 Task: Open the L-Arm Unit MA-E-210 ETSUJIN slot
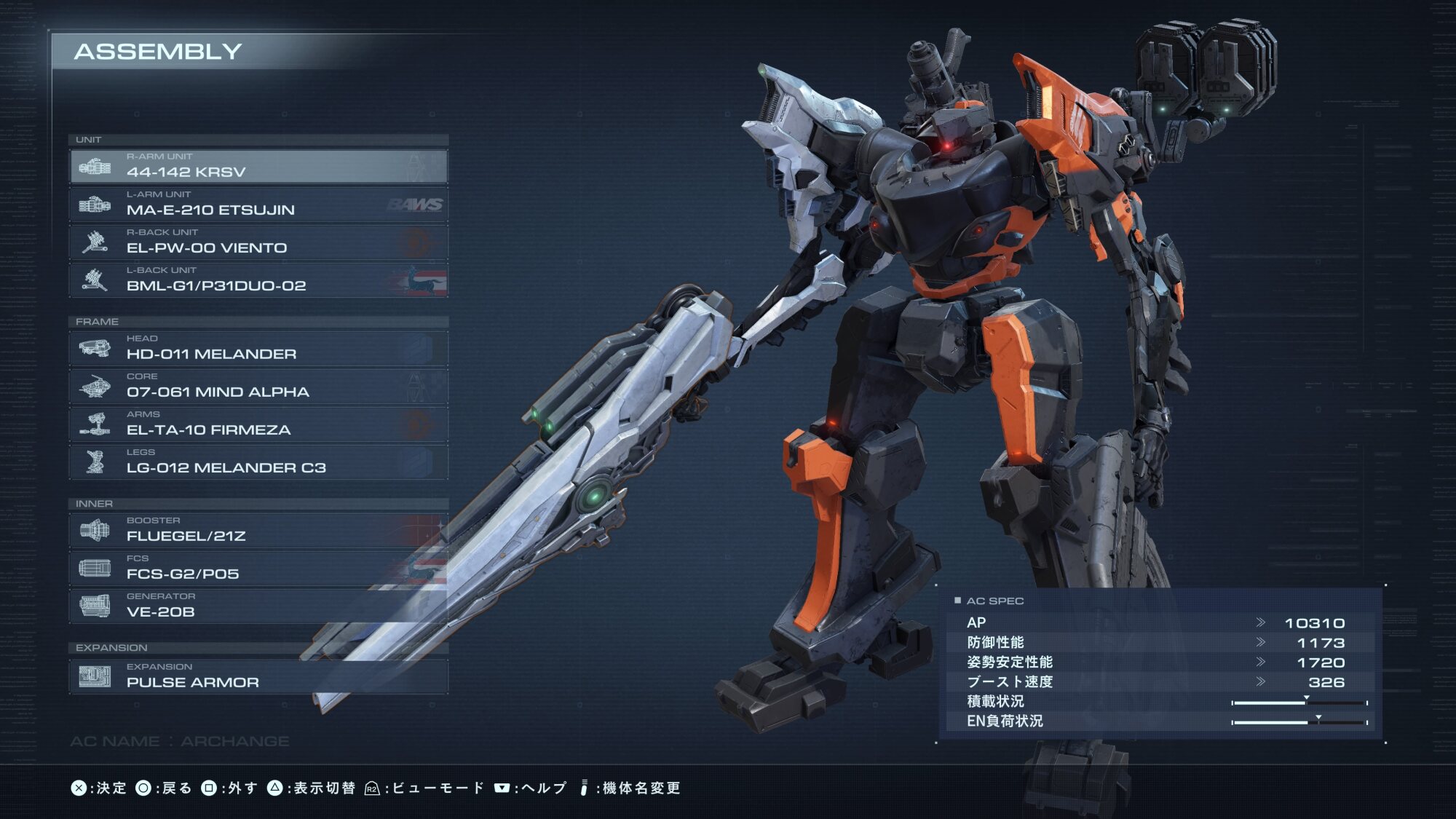pyautogui.click(x=258, y=205)
